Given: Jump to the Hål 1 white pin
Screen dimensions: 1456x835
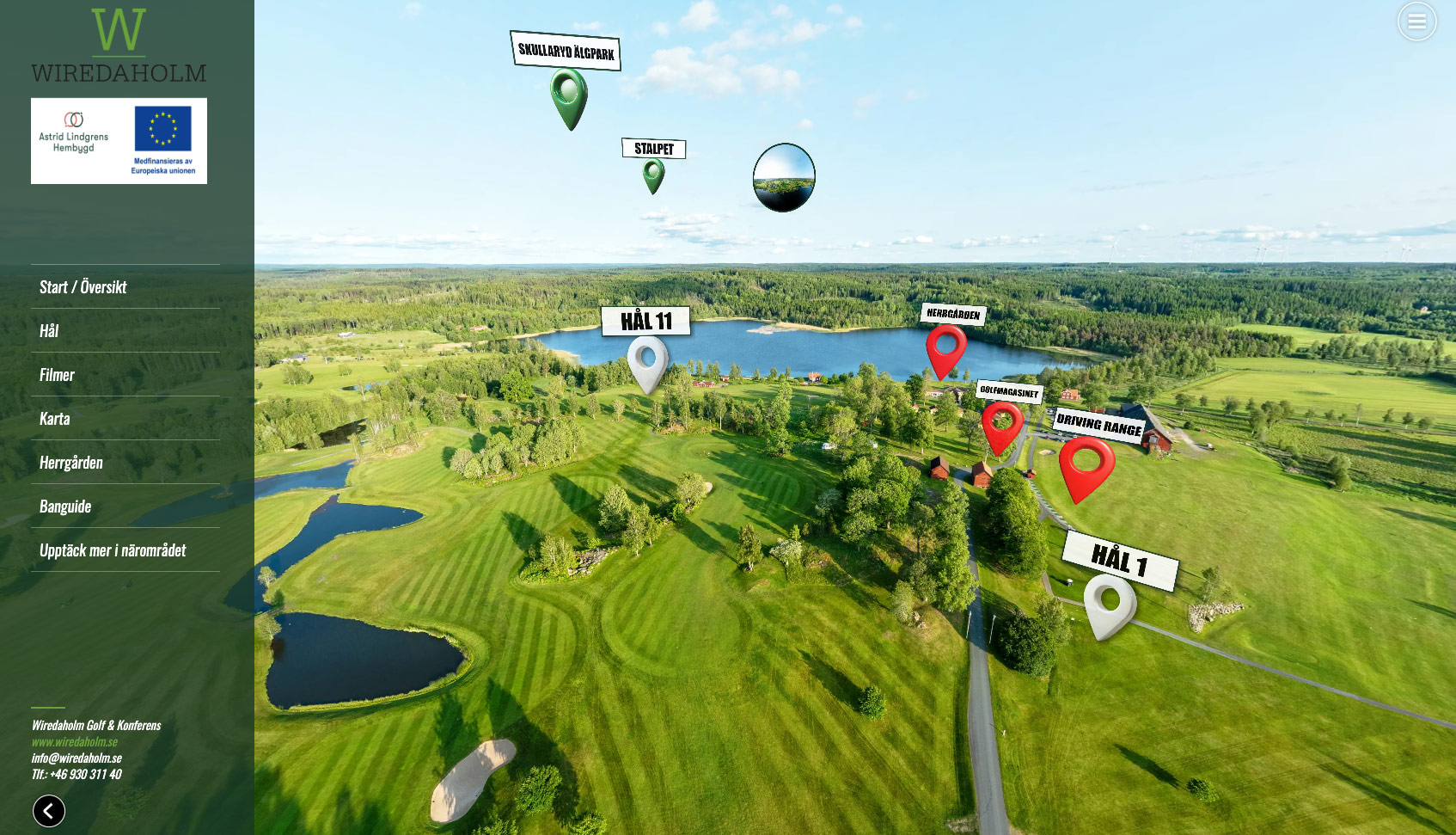Looking at the screenshot, I should click(1109, 601).
